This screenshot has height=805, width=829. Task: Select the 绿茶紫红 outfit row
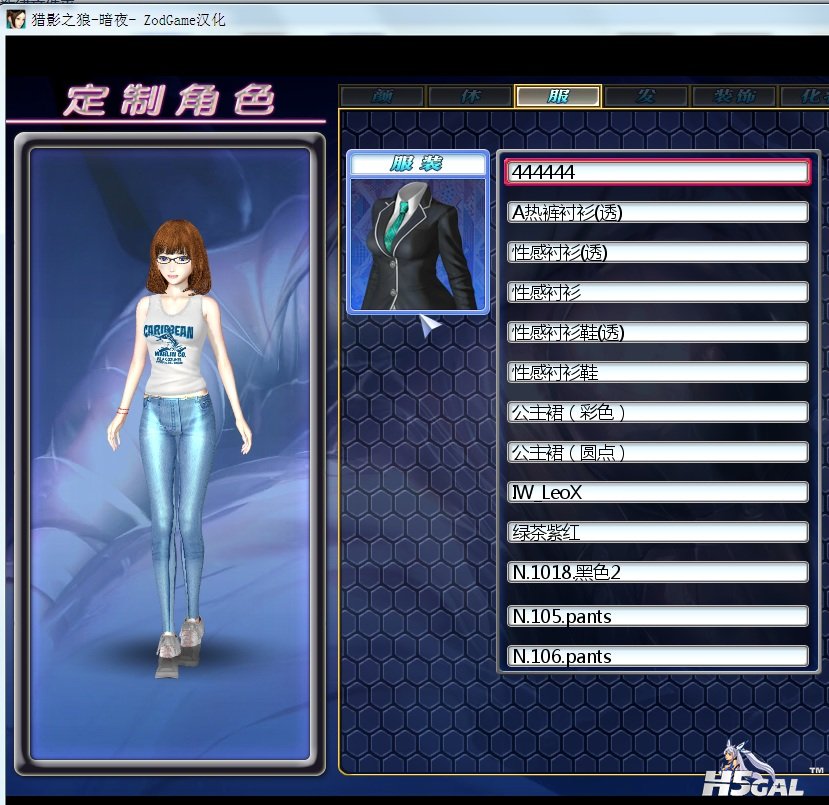click(657, 532)
